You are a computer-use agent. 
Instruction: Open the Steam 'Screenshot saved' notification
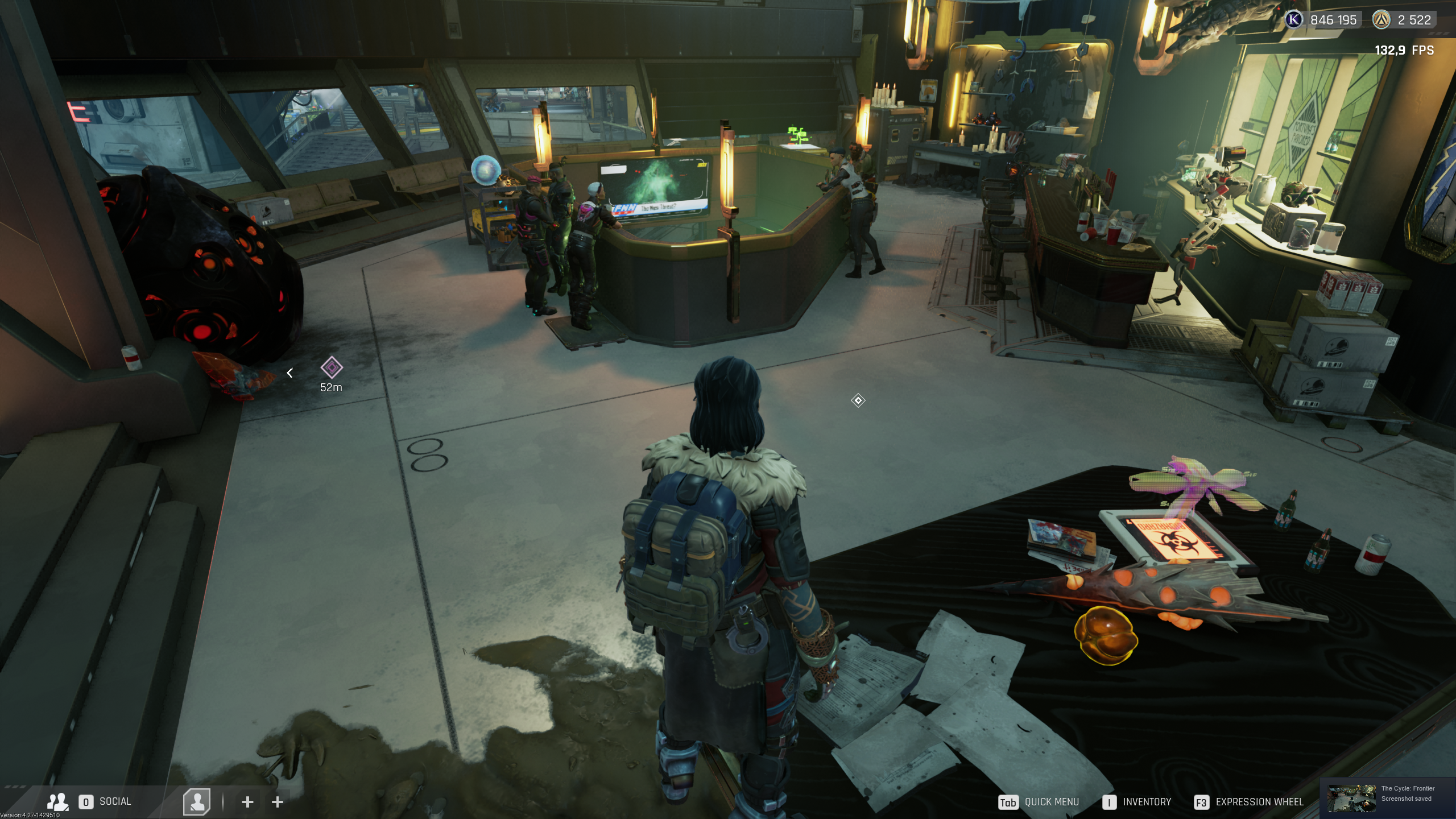(x=1387, y=797)
